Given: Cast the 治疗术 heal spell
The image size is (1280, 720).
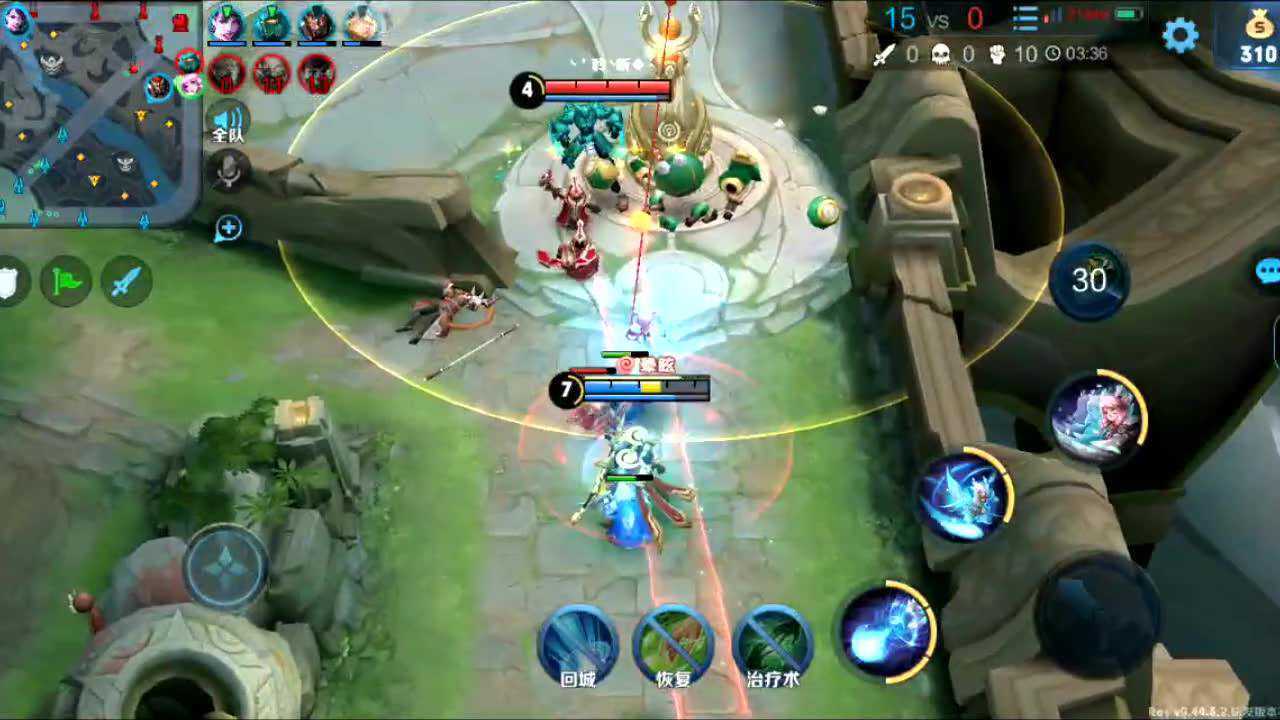Looking at the screenshot, I should (x=772, y=645).
